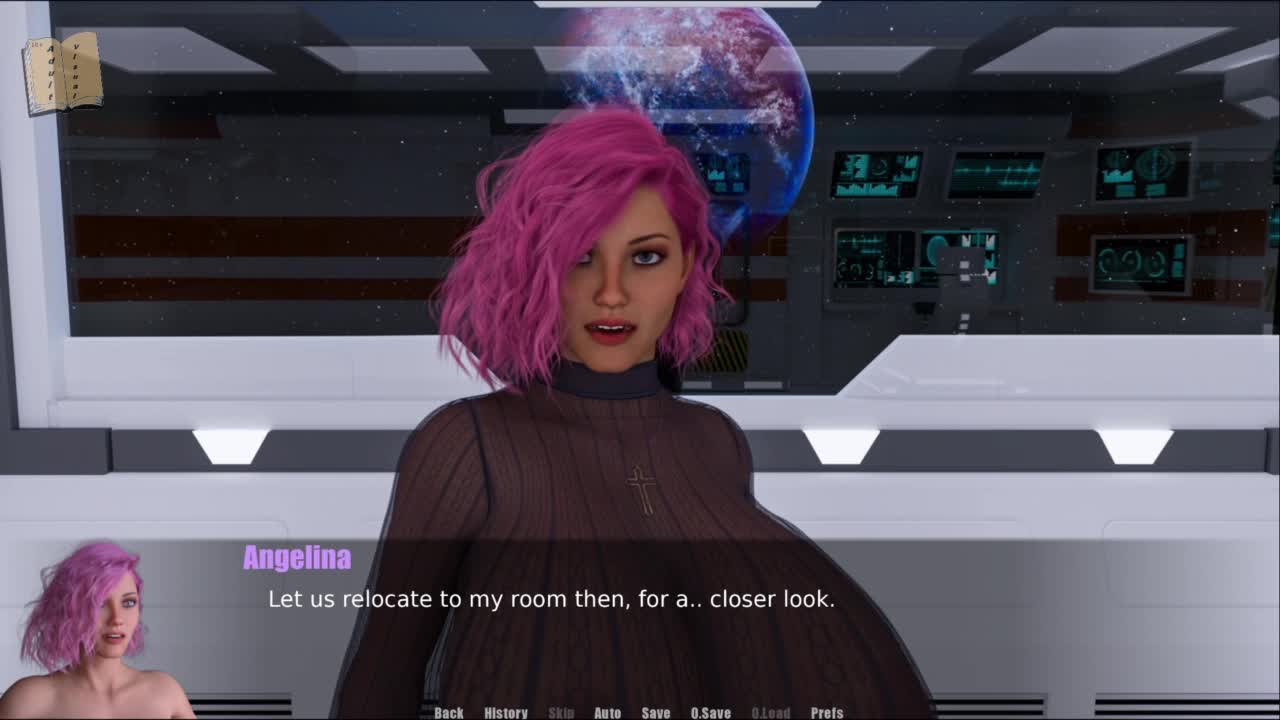Advance the dialogue text line

(551, 600)
